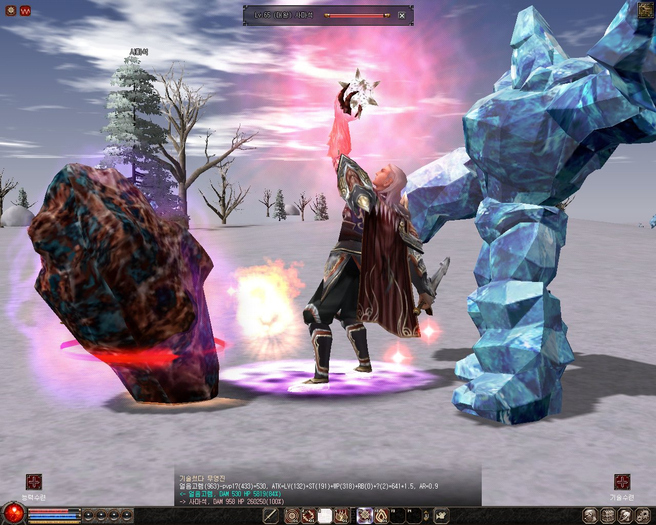The height and width of the screenshot is (525, 656).
Task: Open the top-right corner square icon
Action: click(x=645, y=10)
